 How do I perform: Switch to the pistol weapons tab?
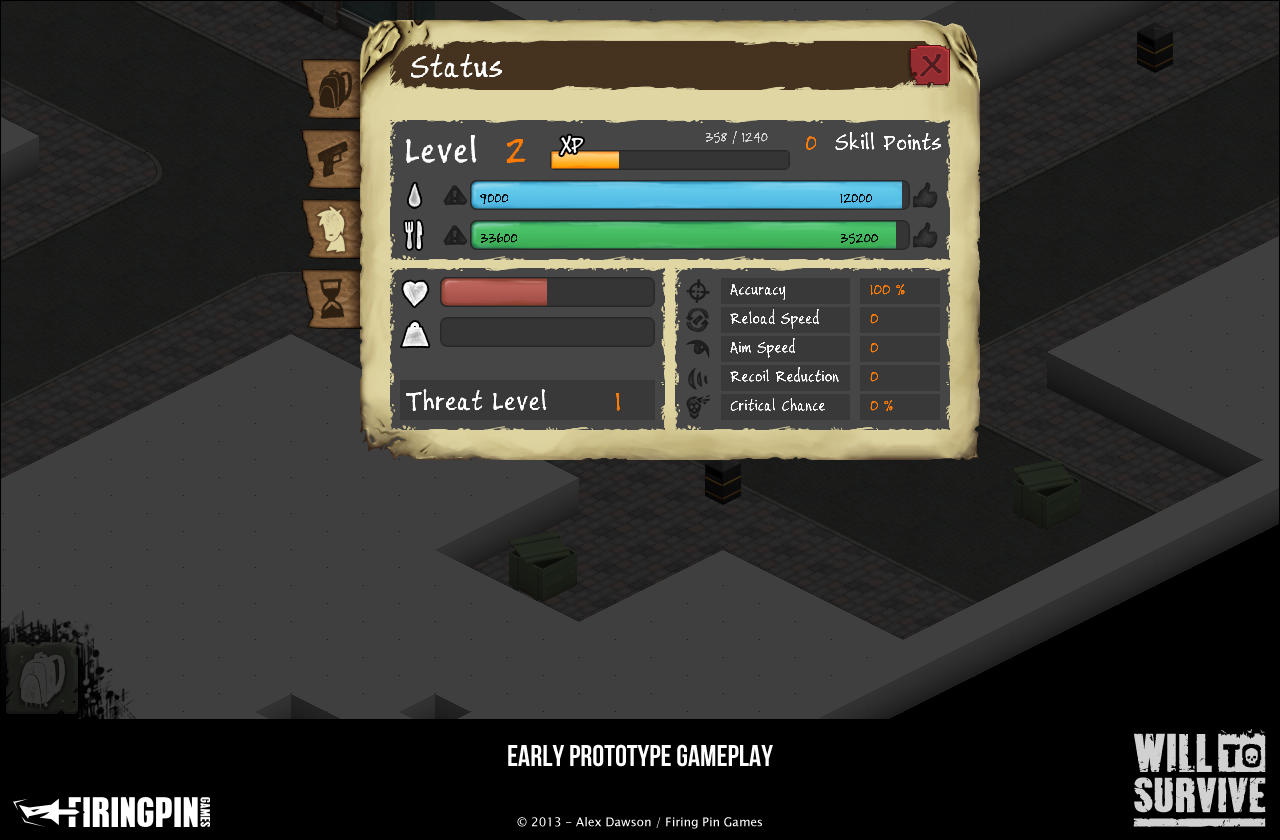(x=334, y=159)
